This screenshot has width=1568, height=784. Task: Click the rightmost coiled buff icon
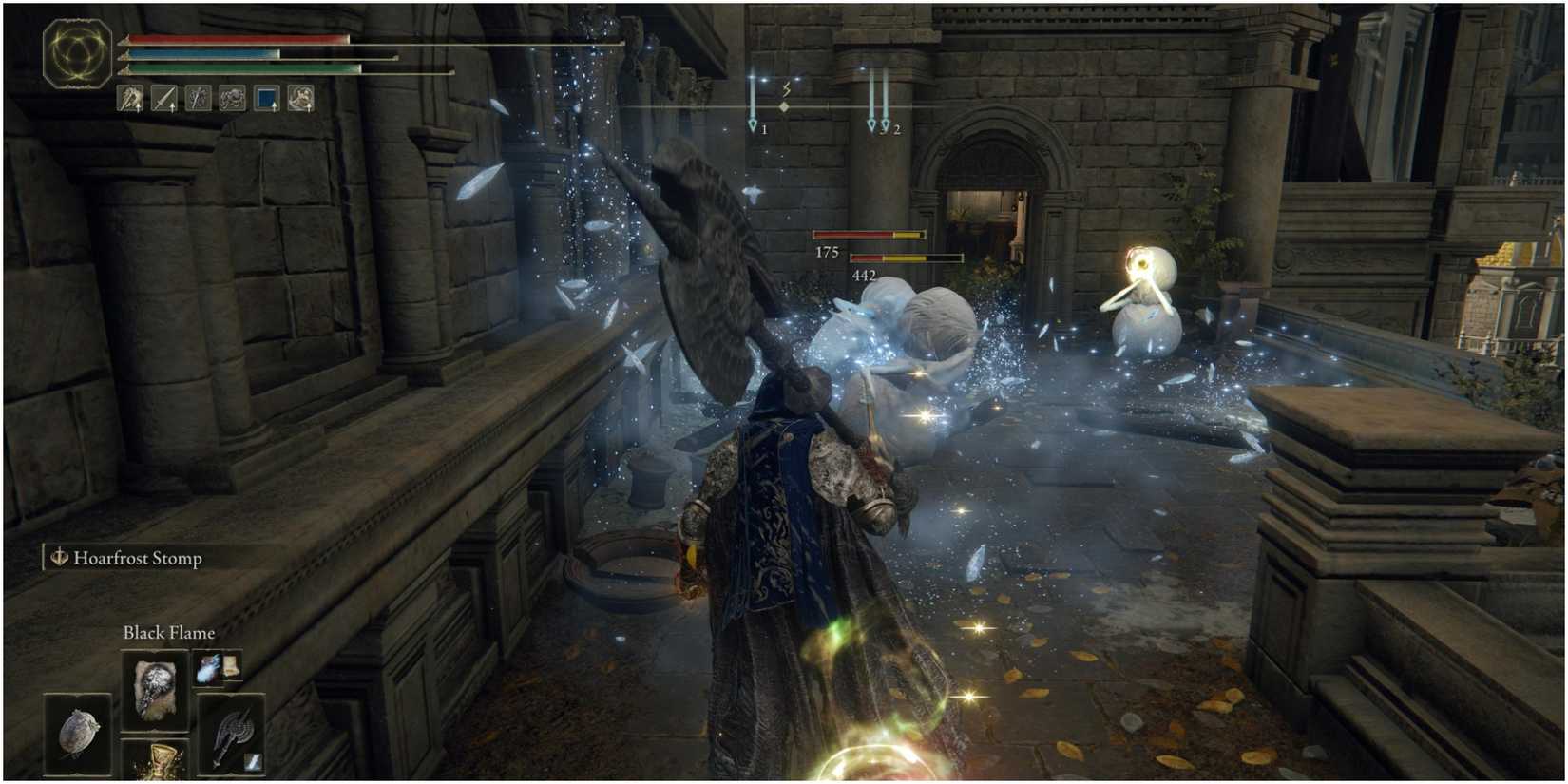(298, 98)
